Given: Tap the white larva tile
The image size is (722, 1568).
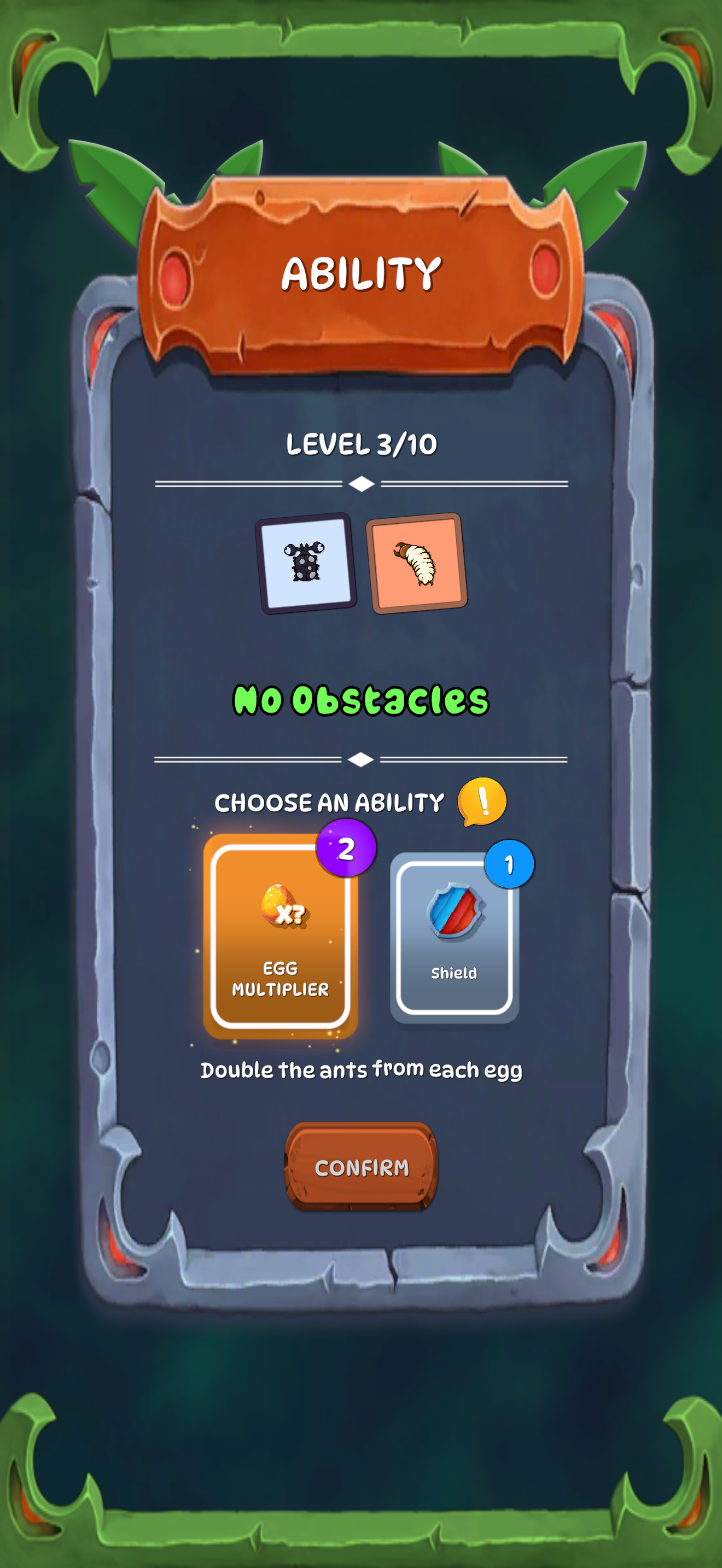Looking at the screenshot, I should 417,563.
